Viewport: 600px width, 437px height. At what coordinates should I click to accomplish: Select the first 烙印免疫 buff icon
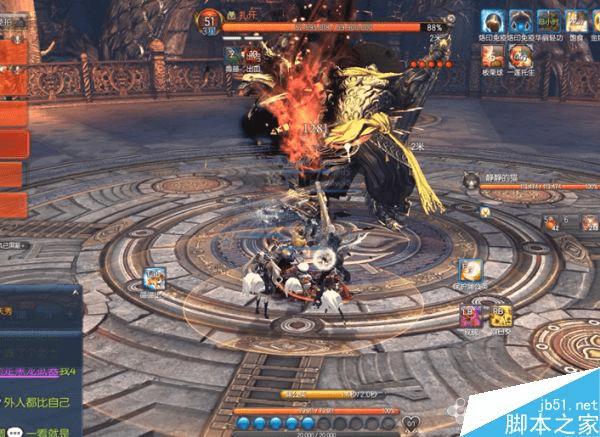coord(492,21)
